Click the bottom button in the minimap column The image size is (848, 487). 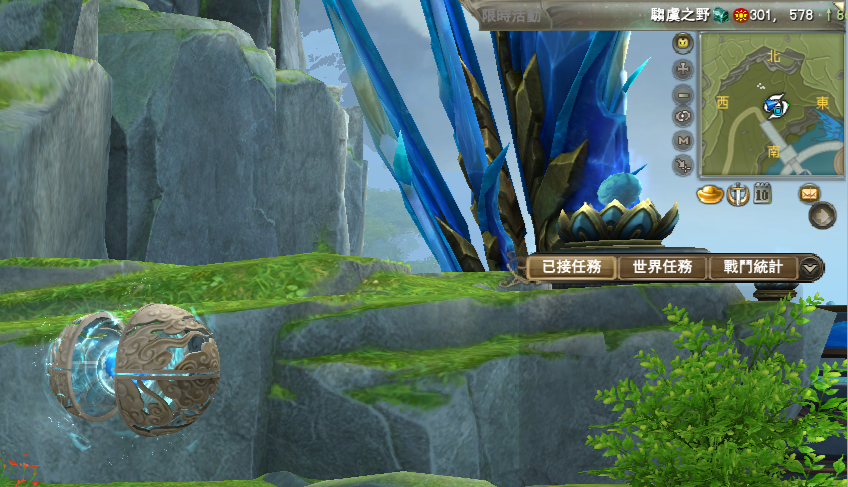(x=684, y=163)
